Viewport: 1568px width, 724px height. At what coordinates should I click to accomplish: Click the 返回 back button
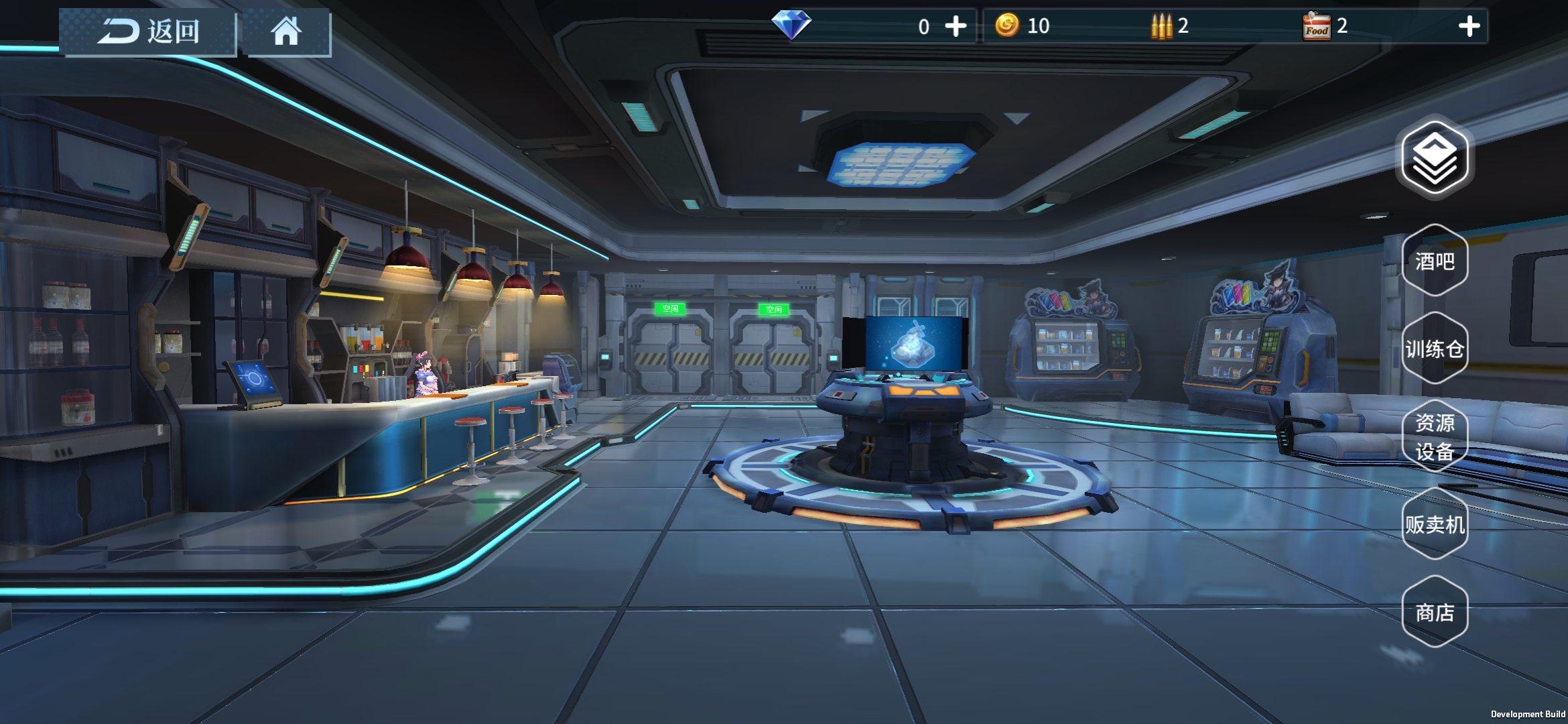pos(148,32)
